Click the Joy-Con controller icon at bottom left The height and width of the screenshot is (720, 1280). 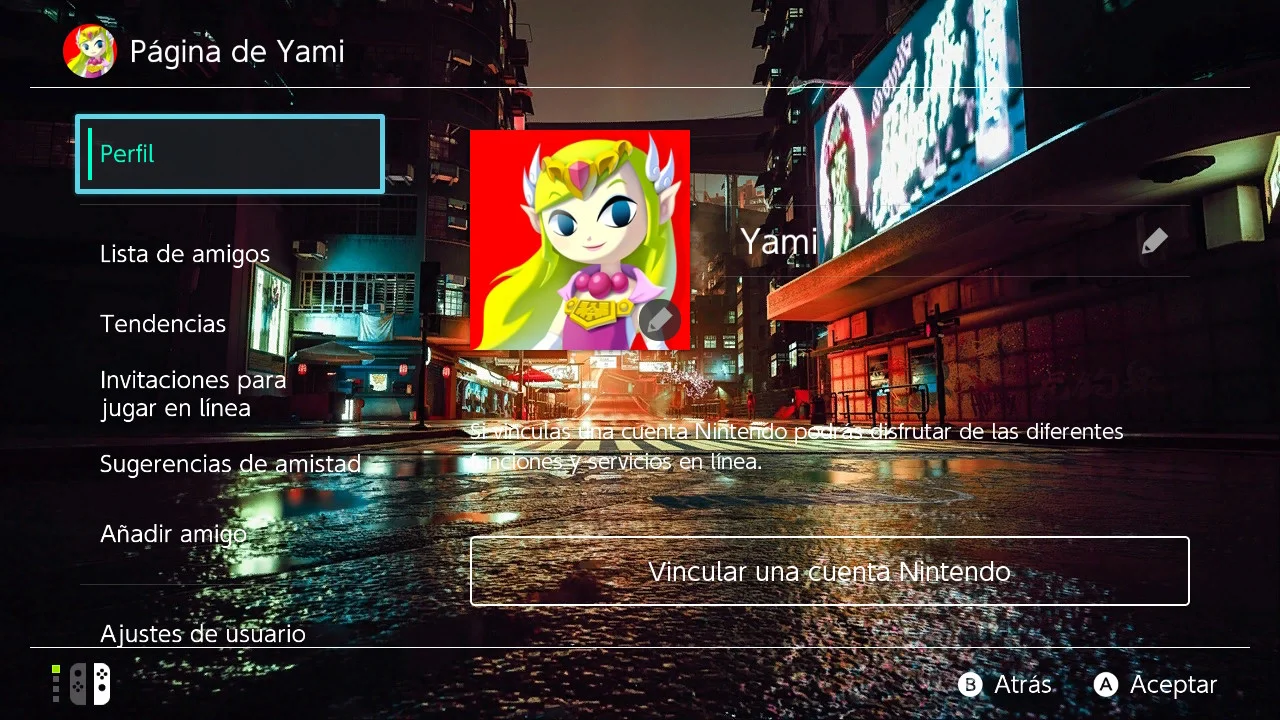point(88,683)
